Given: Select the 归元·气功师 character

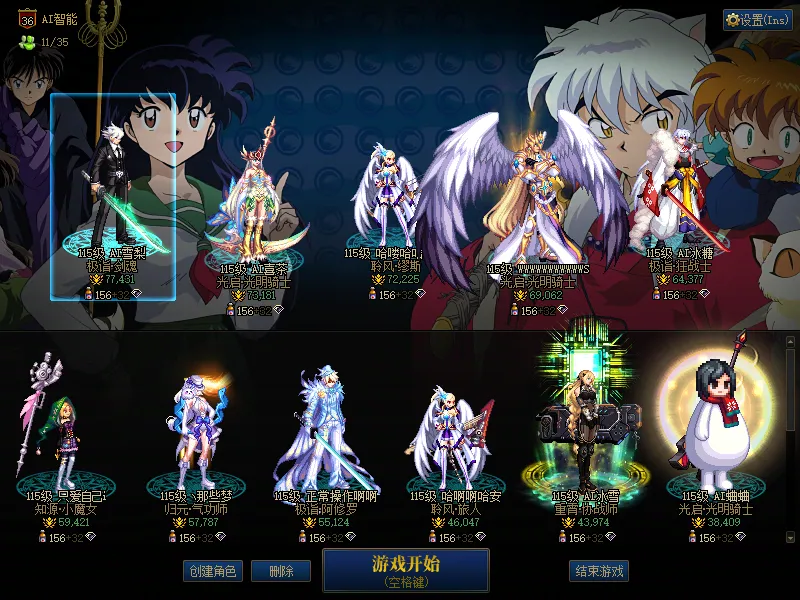Looking at the screenshot, I should (x=195, y=440).
